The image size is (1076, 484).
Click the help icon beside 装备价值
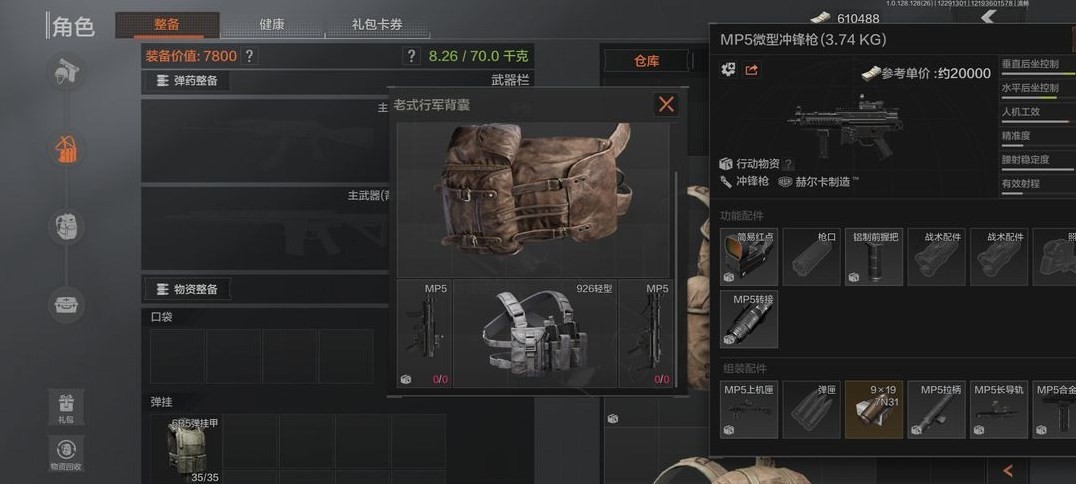[249, 56]
